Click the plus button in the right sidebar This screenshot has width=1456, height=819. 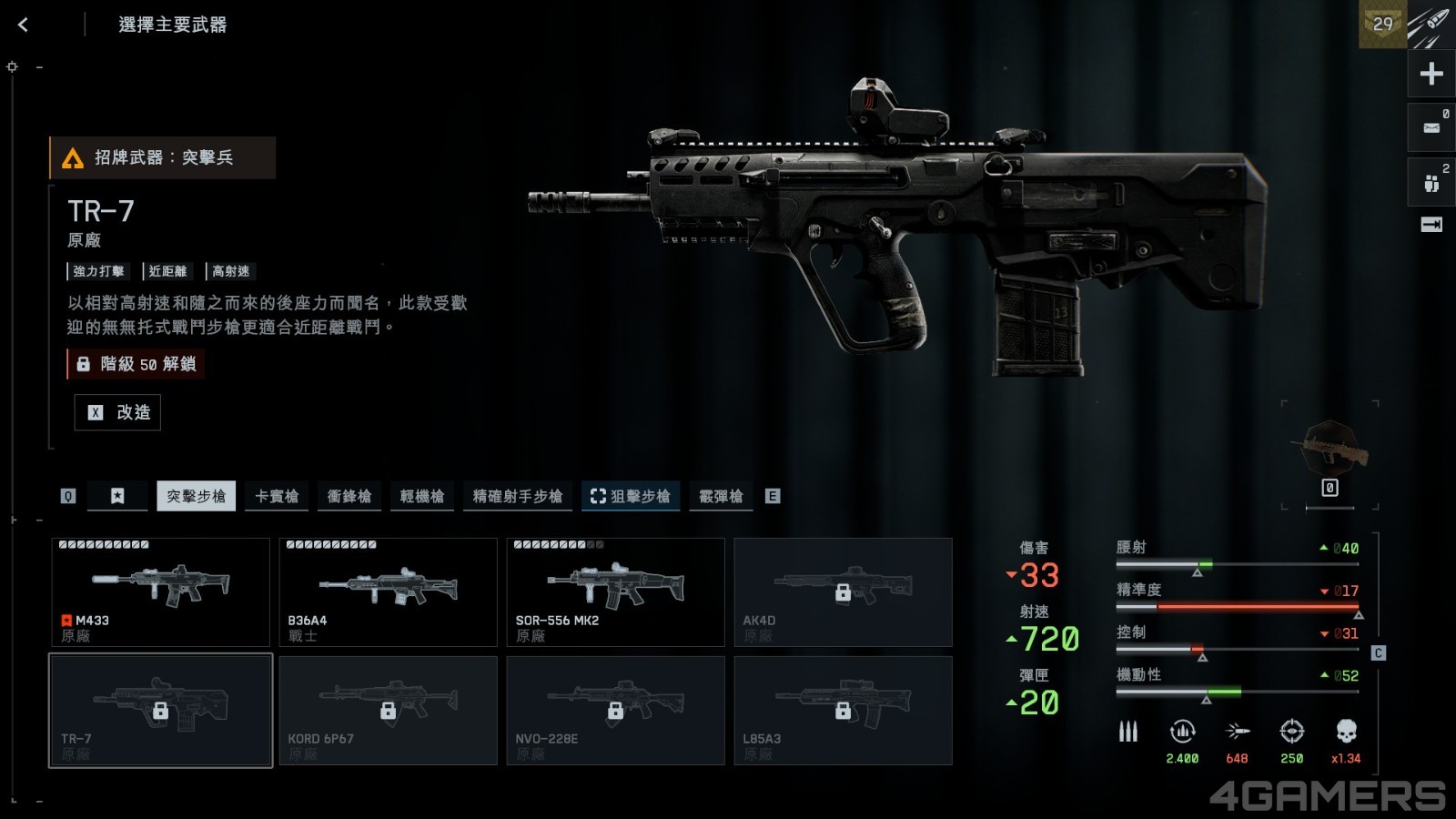point(1431,74)
